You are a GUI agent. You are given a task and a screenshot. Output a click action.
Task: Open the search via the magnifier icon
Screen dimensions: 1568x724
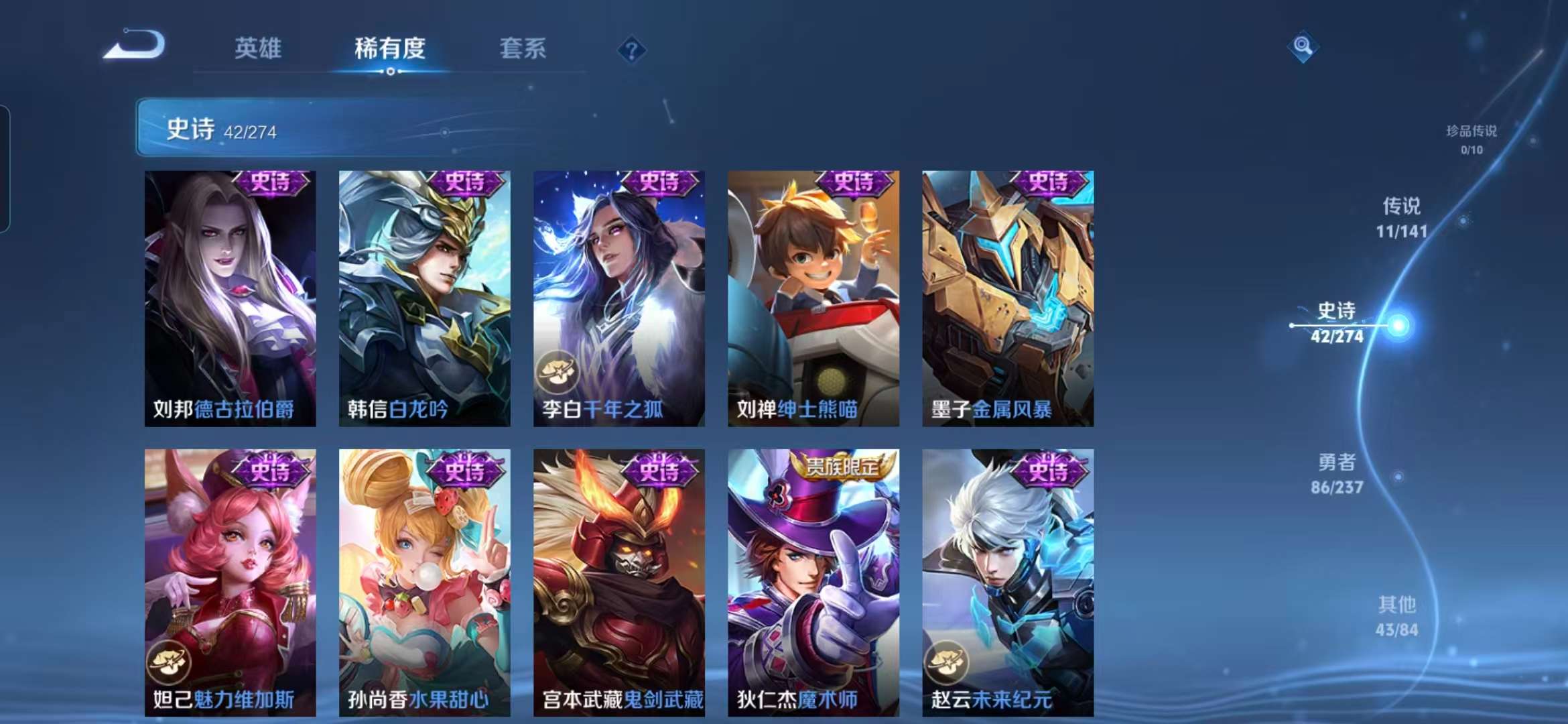coord(1303,47)
